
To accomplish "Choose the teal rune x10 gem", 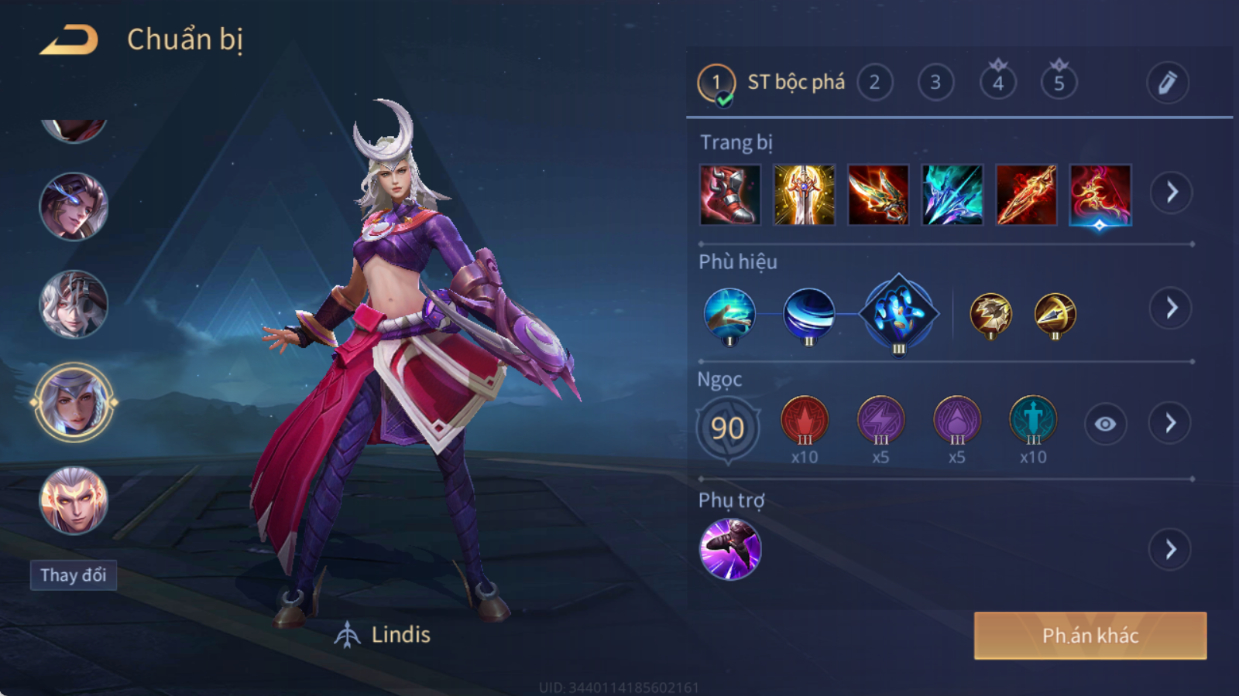I will tap(1033, 421).
